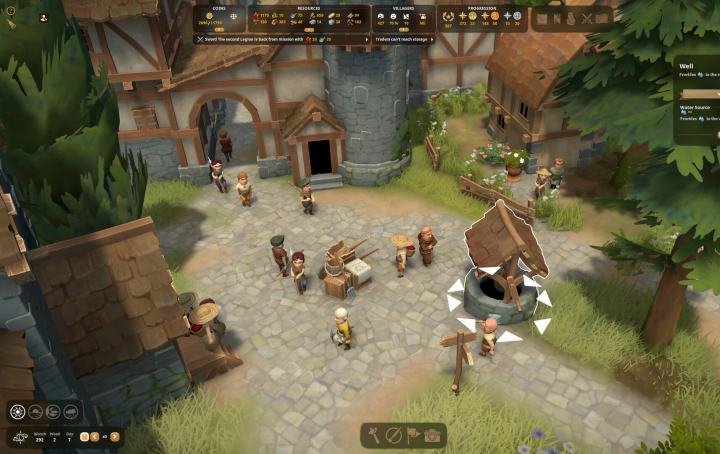The image size is (720, 454).
Task: Pause the game with the pause button
Action: pyautogui.click(x=84, y=436)
